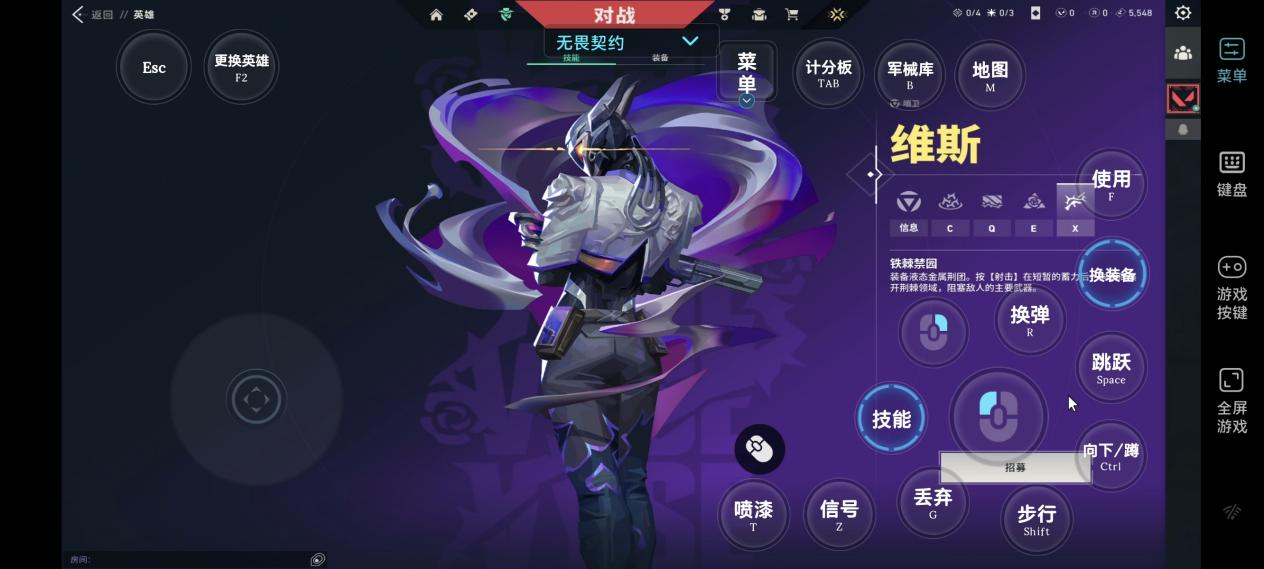Screen dimensions: 1264x569
Task: Open the home icon in top bar
Action: pos(436,14)
